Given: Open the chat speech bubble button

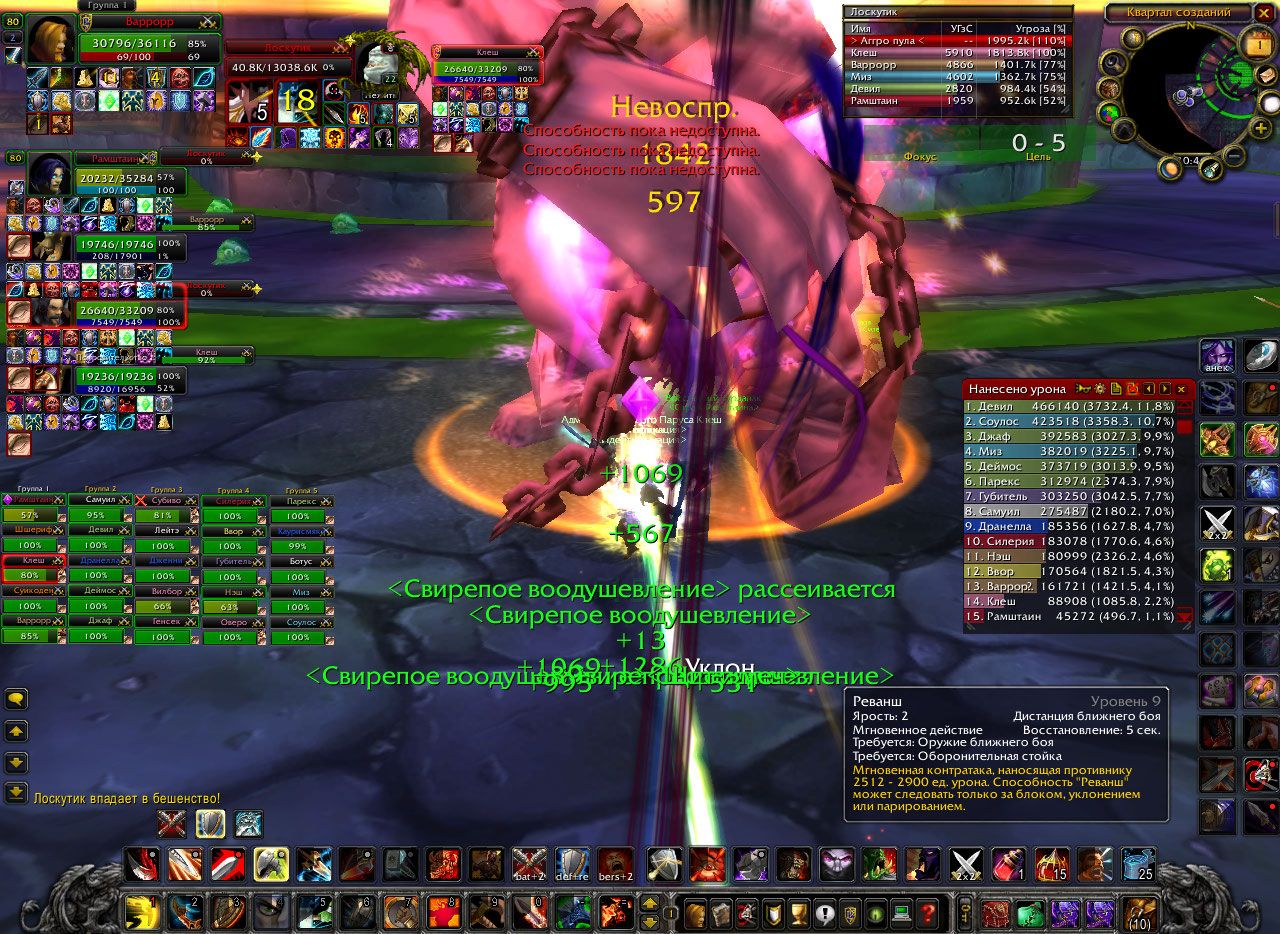Looking at the screenshot, I should pyautogui.click(x=15, y=700).
